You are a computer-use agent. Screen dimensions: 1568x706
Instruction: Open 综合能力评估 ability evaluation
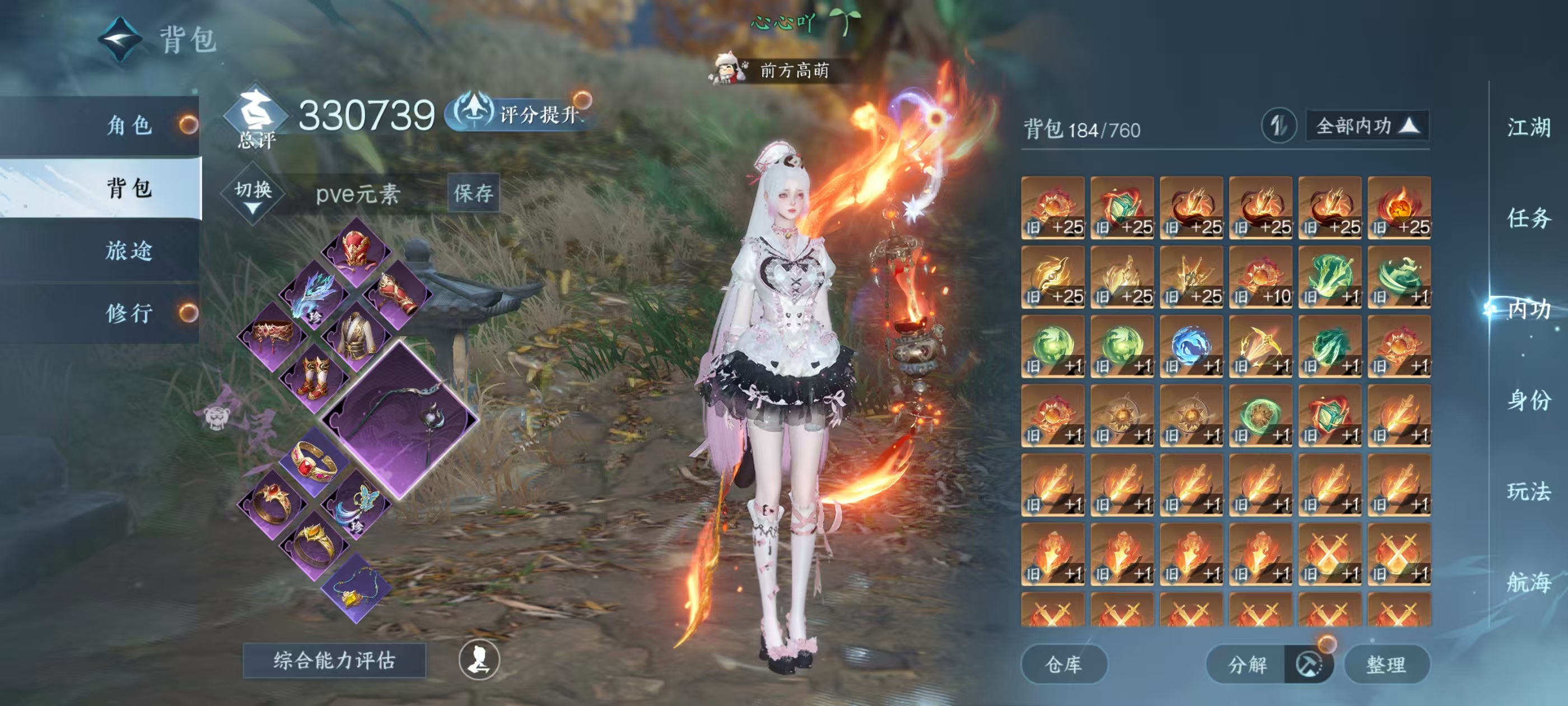[x=334, y=659]
